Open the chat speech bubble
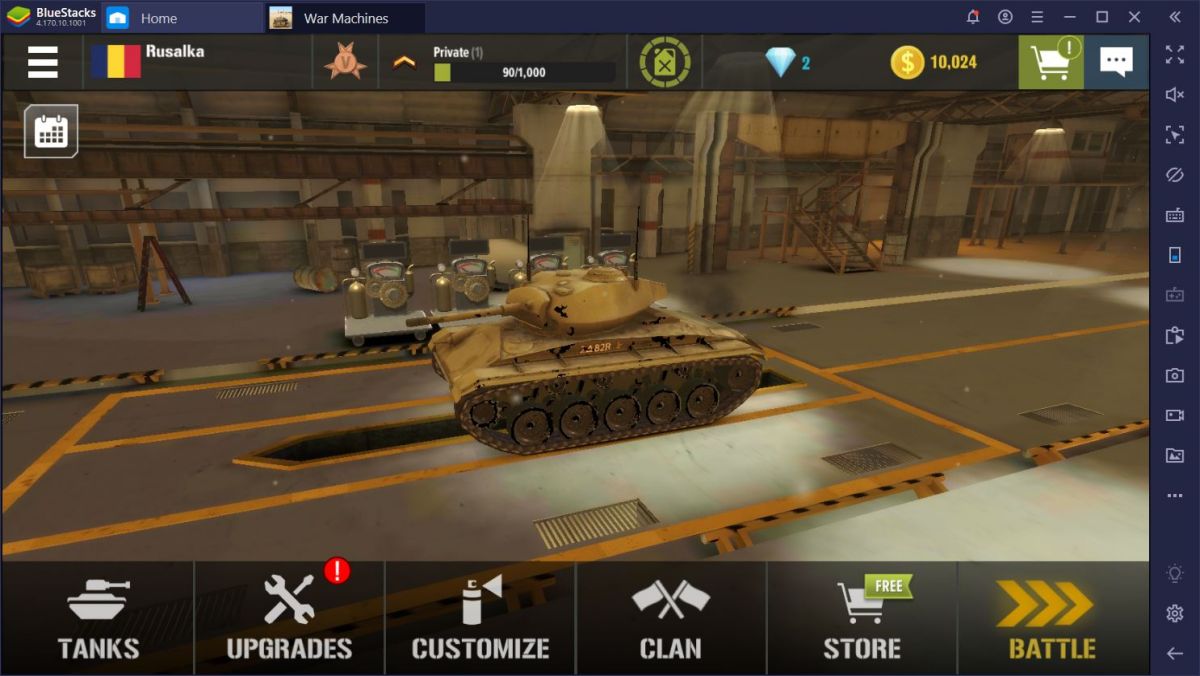1200x676 pixels. click(1116, 62)
